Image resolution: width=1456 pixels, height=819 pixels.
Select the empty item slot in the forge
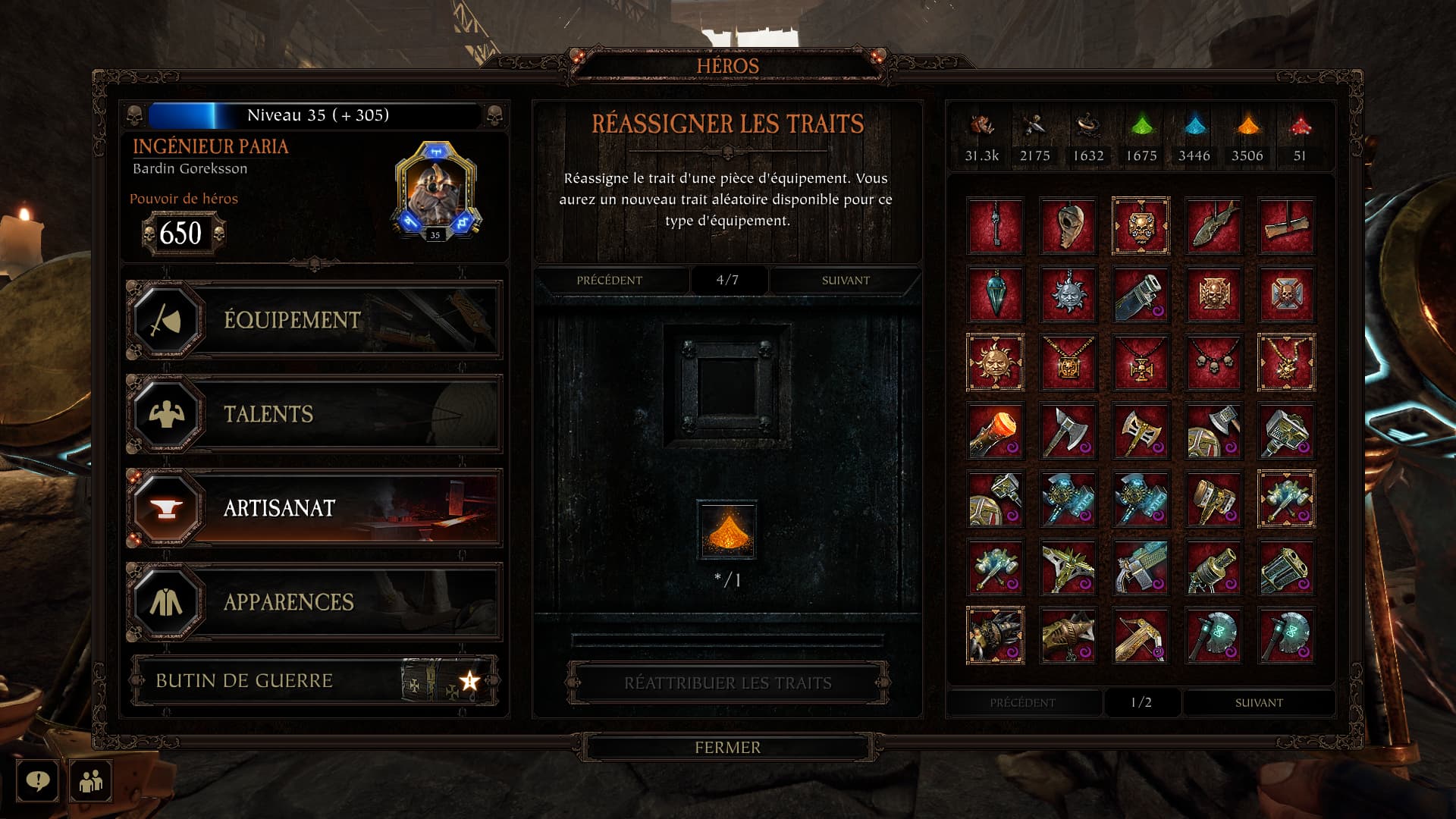[x=727, y=385]
